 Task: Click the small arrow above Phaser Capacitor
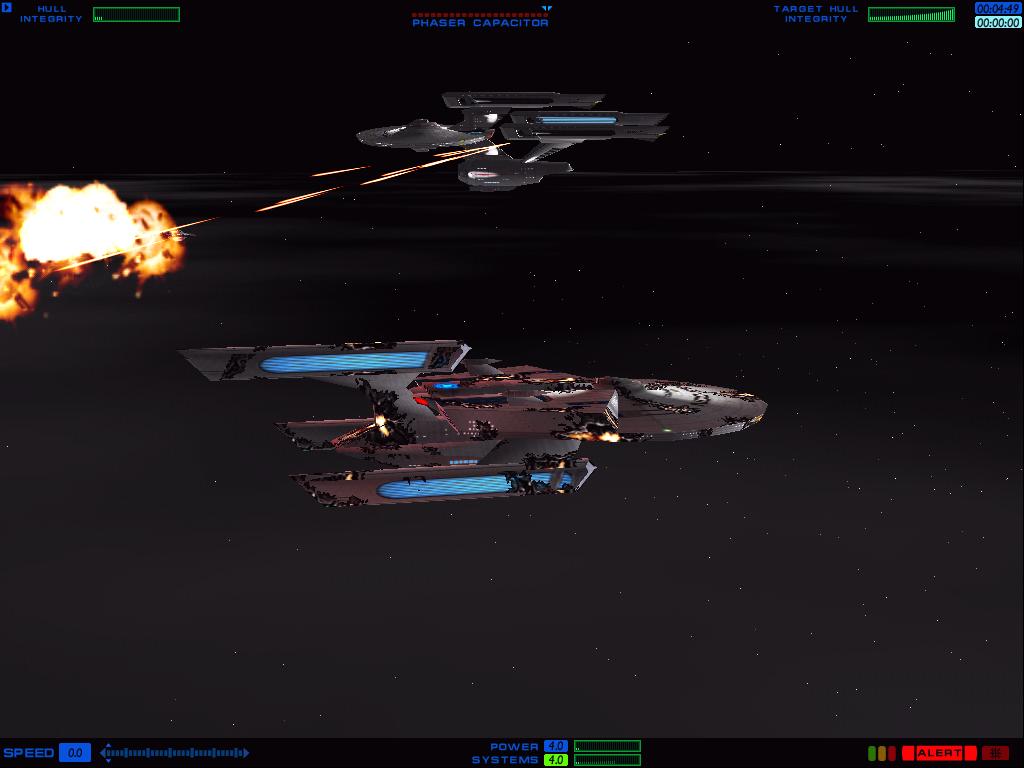pyautogui.click(x=546, y=8)
